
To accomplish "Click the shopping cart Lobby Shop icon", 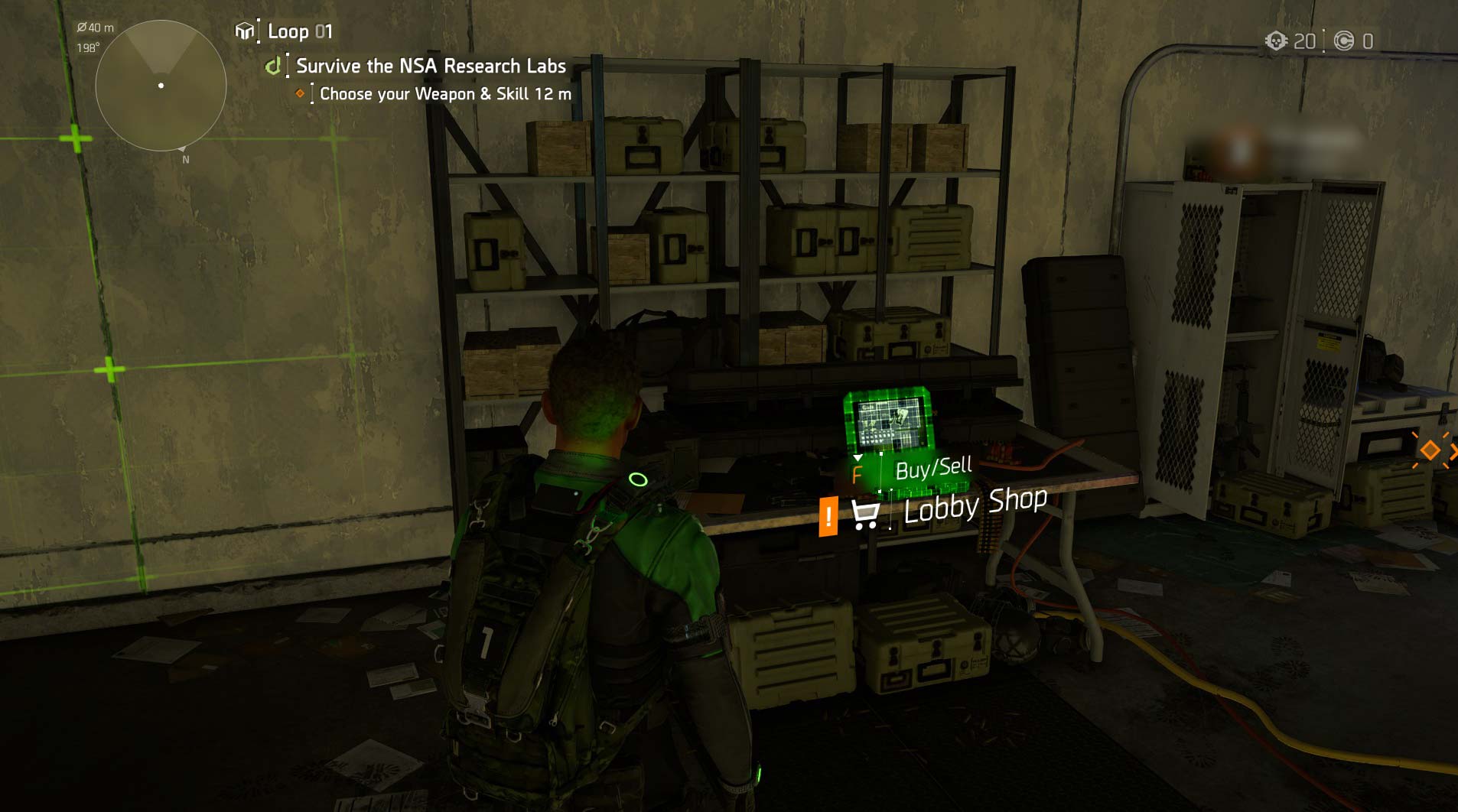I will 867,515.
